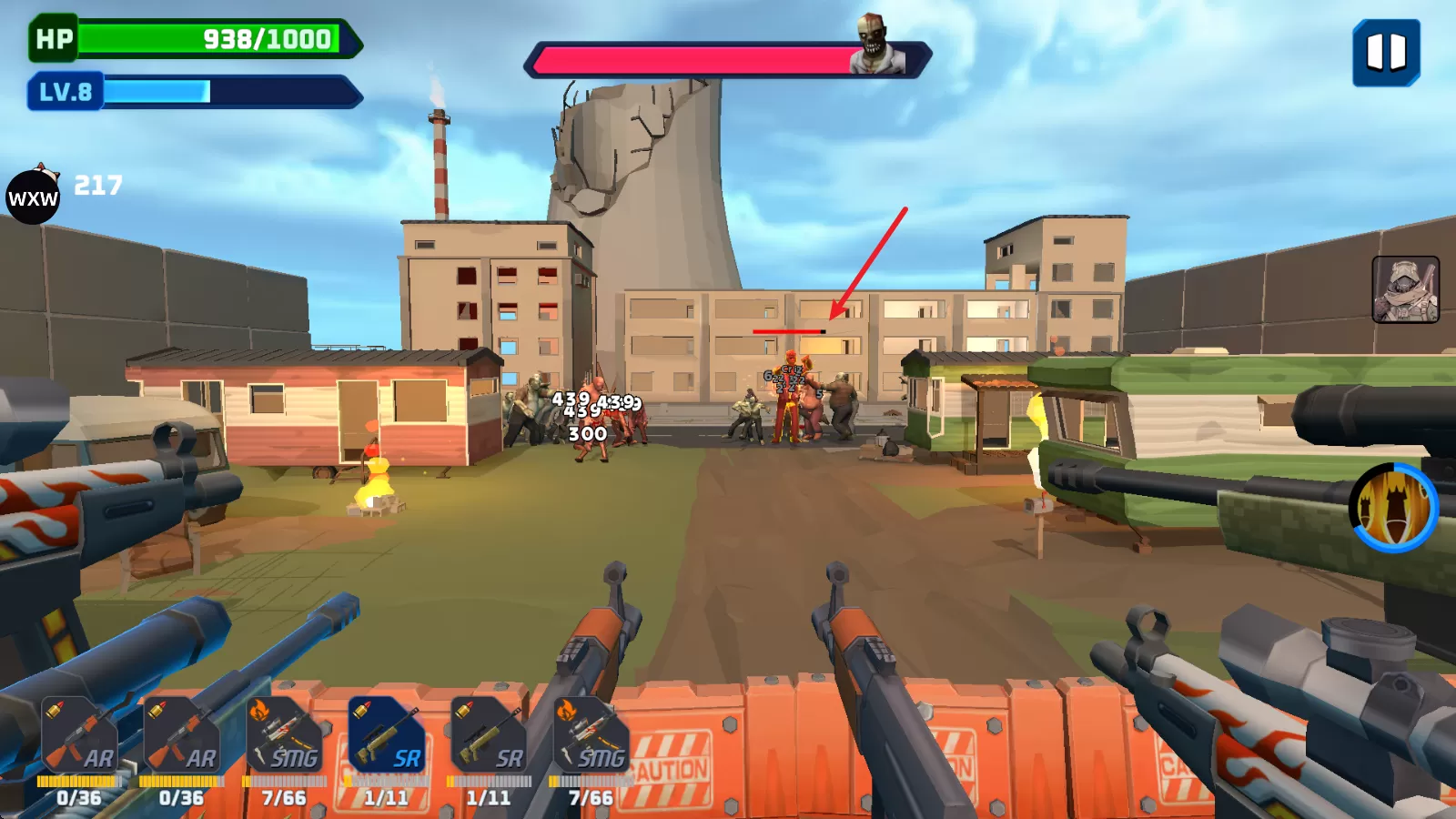Pause the game

[1386, 53]
